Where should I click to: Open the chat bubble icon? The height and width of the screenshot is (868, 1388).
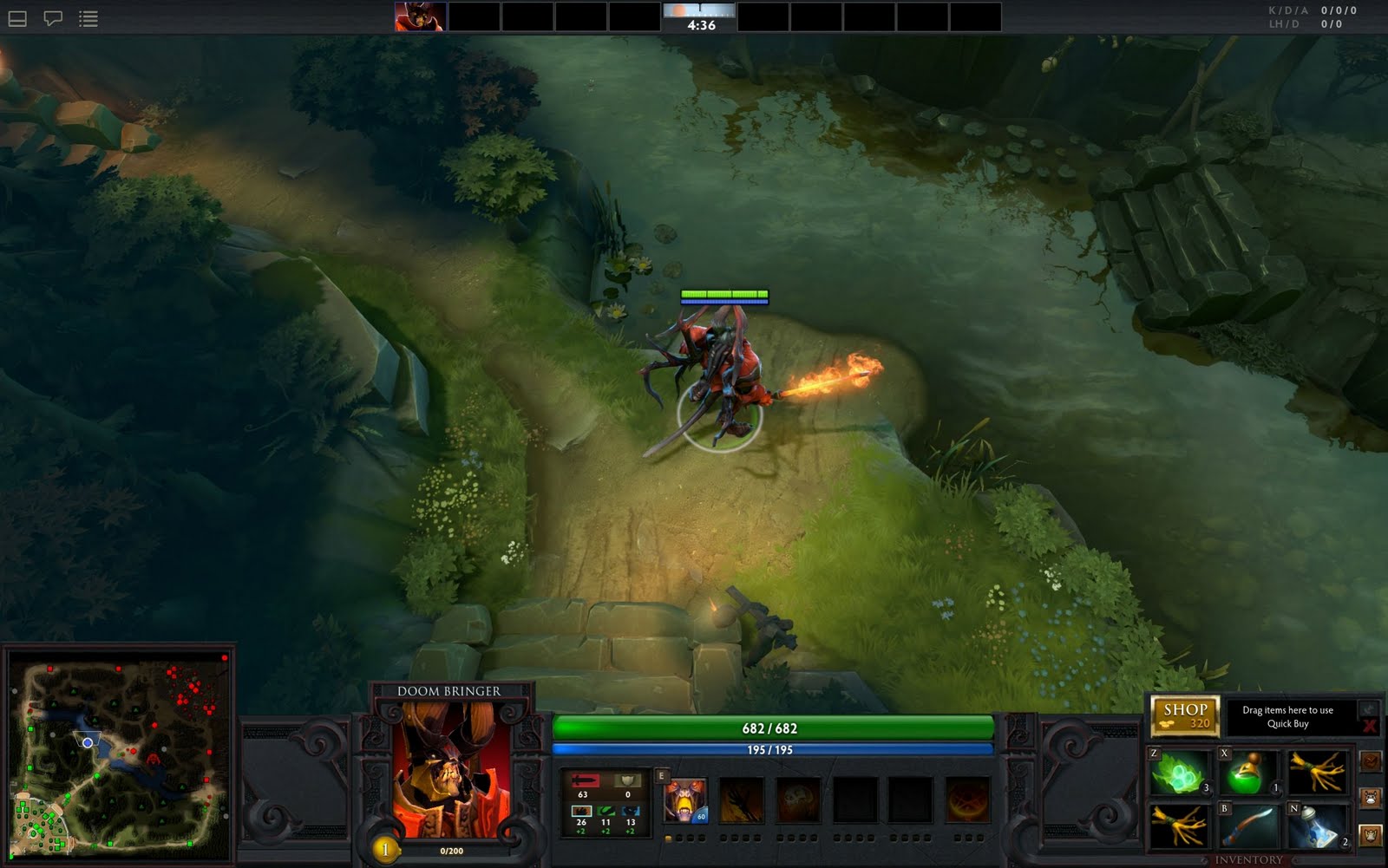[x=54, y=18]
